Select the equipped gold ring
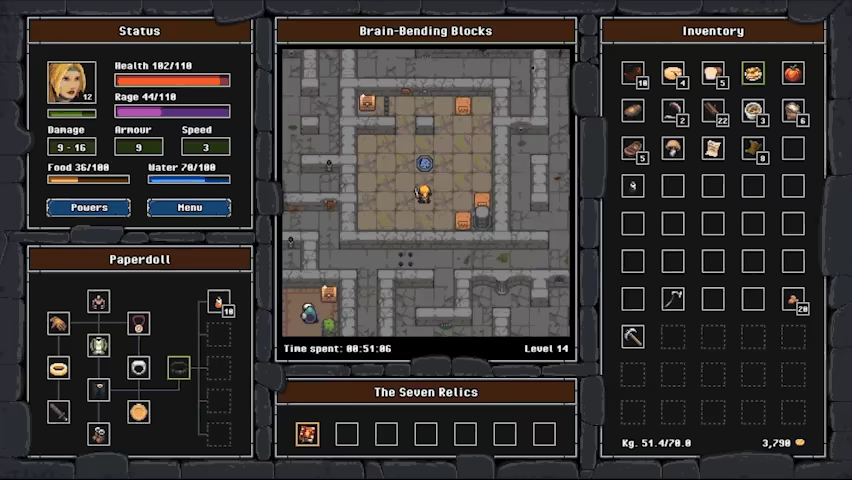 pyautogui.click(x=58, y=367)
